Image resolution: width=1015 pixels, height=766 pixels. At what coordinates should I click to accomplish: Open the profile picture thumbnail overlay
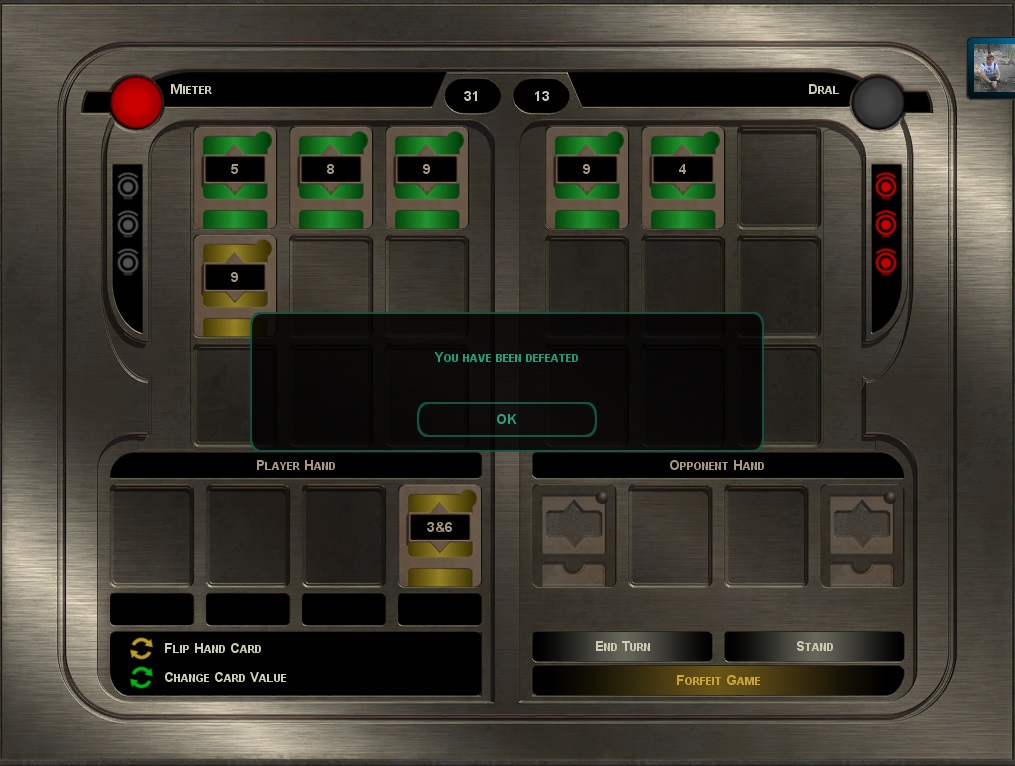click(991, 68)
